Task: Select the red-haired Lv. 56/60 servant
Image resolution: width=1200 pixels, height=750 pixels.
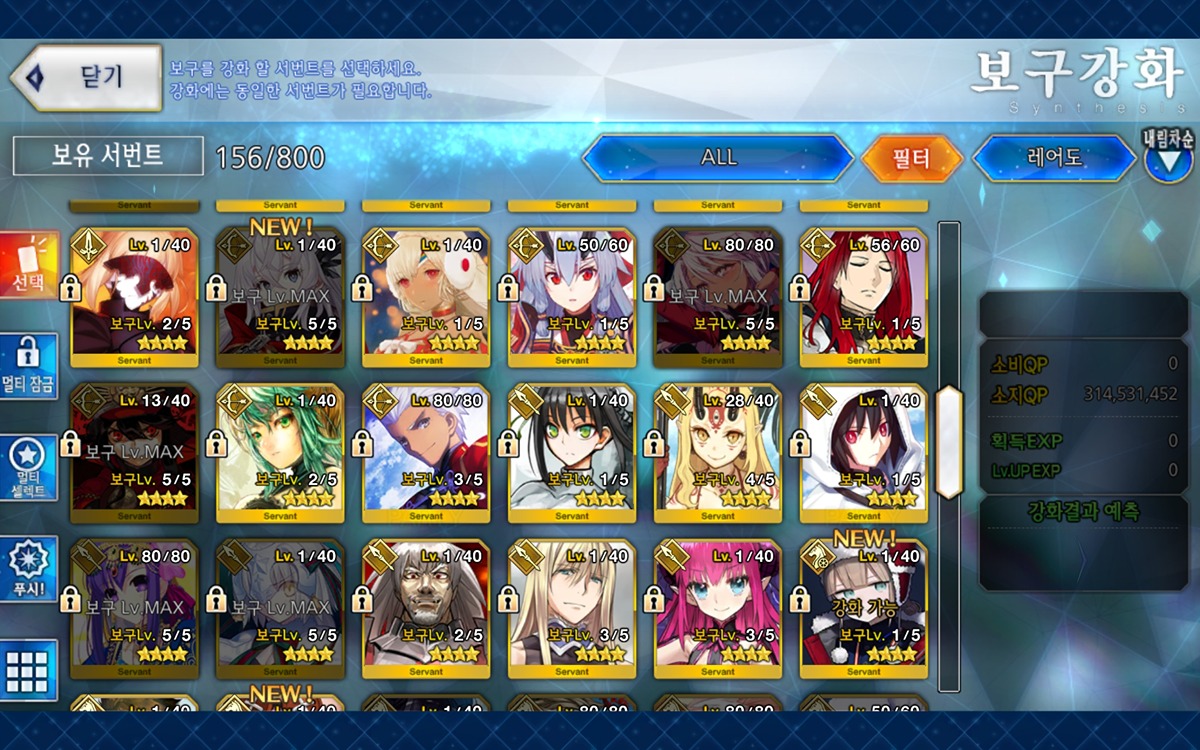Action: click(x=864, y=297)
